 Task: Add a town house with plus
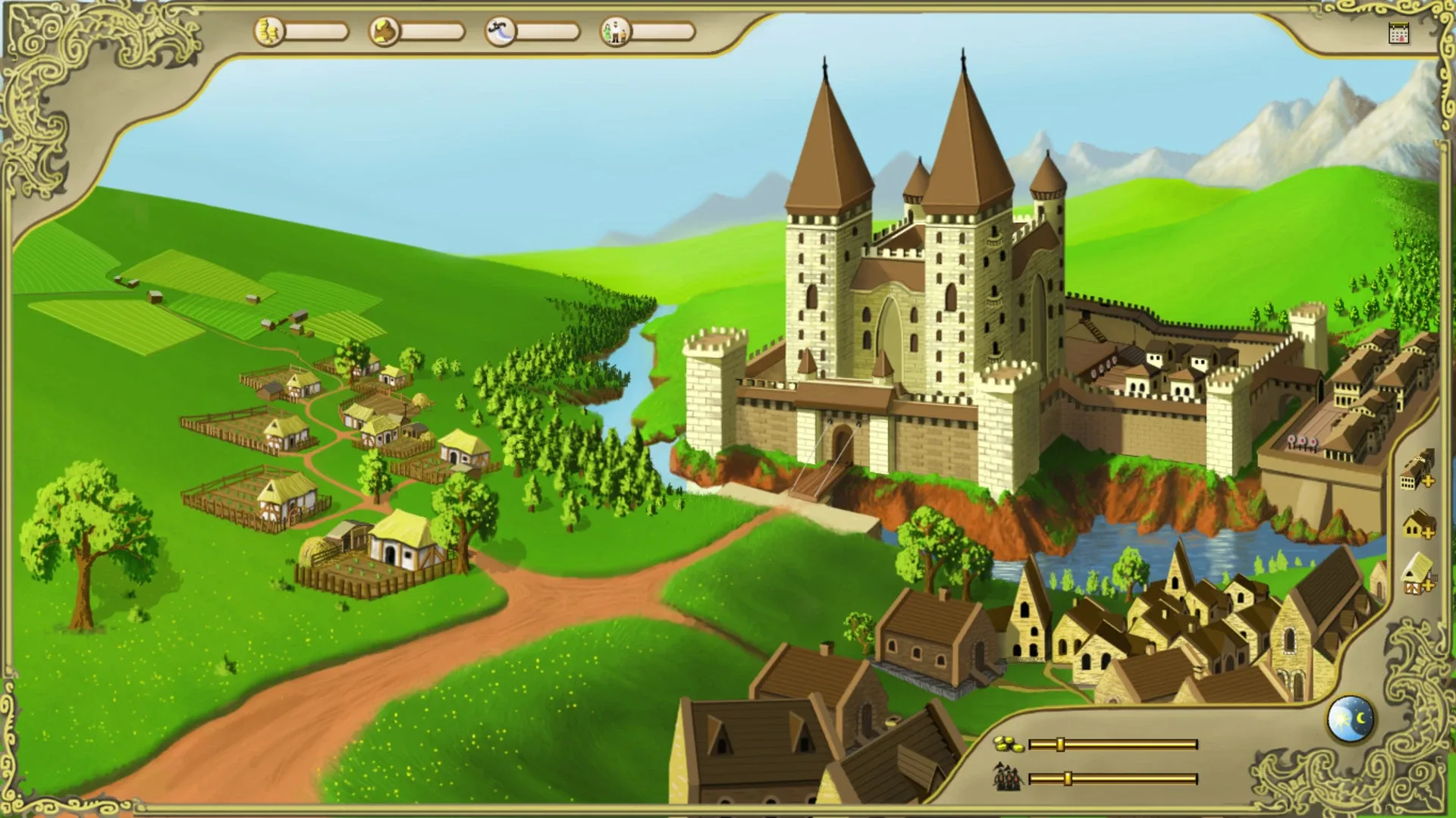[1417, 525]
